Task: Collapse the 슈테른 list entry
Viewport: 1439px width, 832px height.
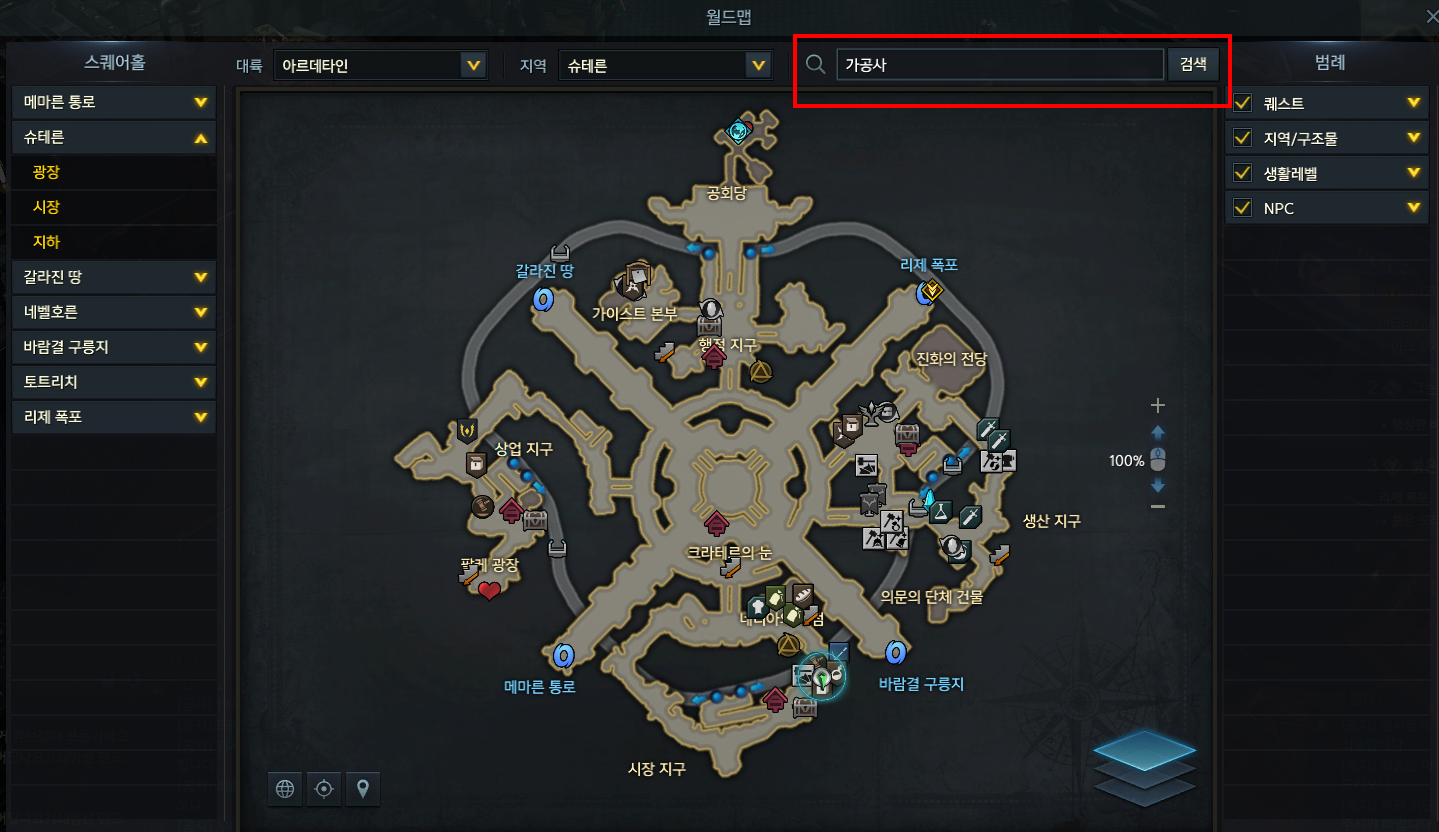Action: [114, 137]
